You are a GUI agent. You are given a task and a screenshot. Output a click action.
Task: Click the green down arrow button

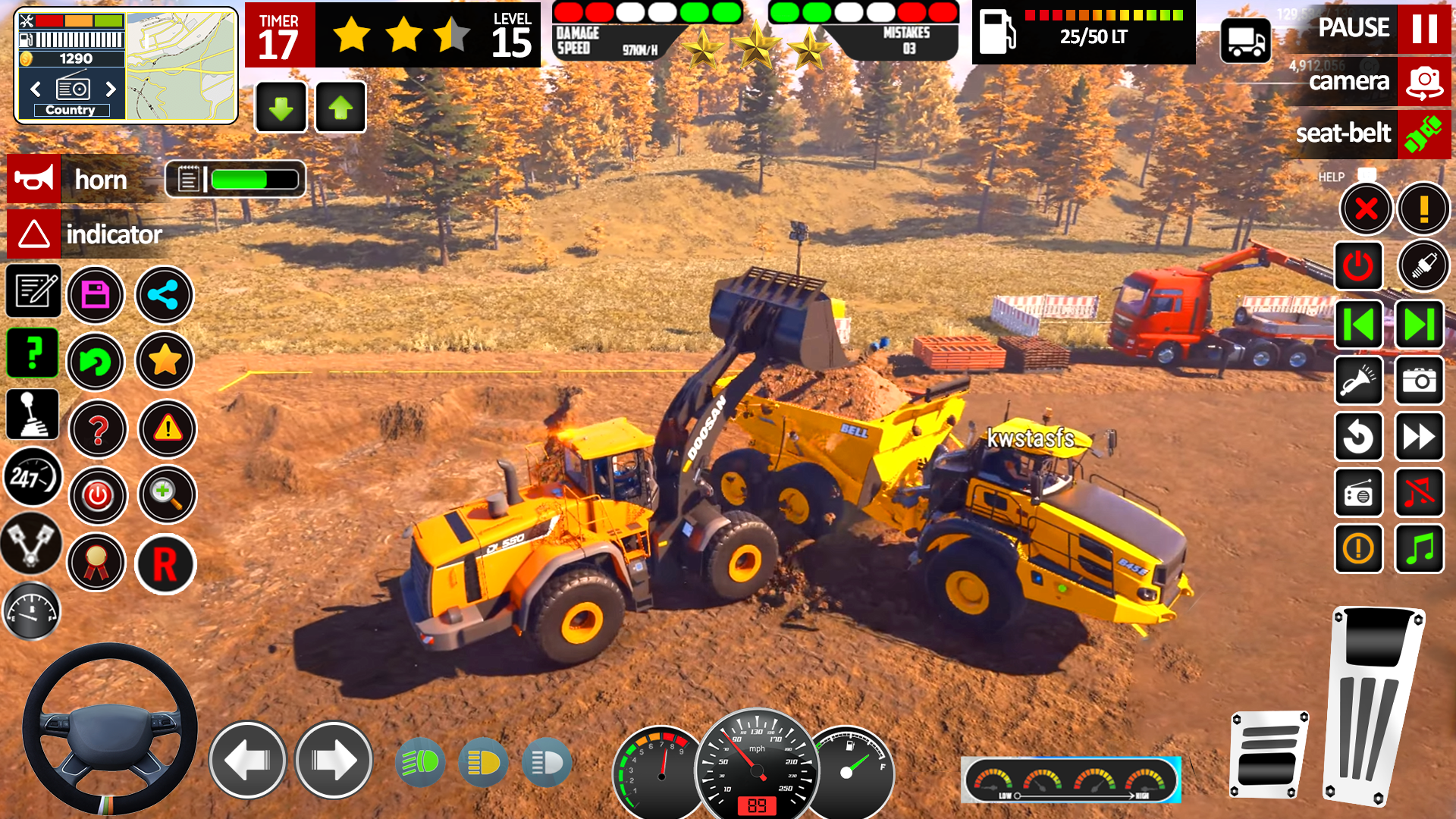pyautogui.click(x=281, y=108)
